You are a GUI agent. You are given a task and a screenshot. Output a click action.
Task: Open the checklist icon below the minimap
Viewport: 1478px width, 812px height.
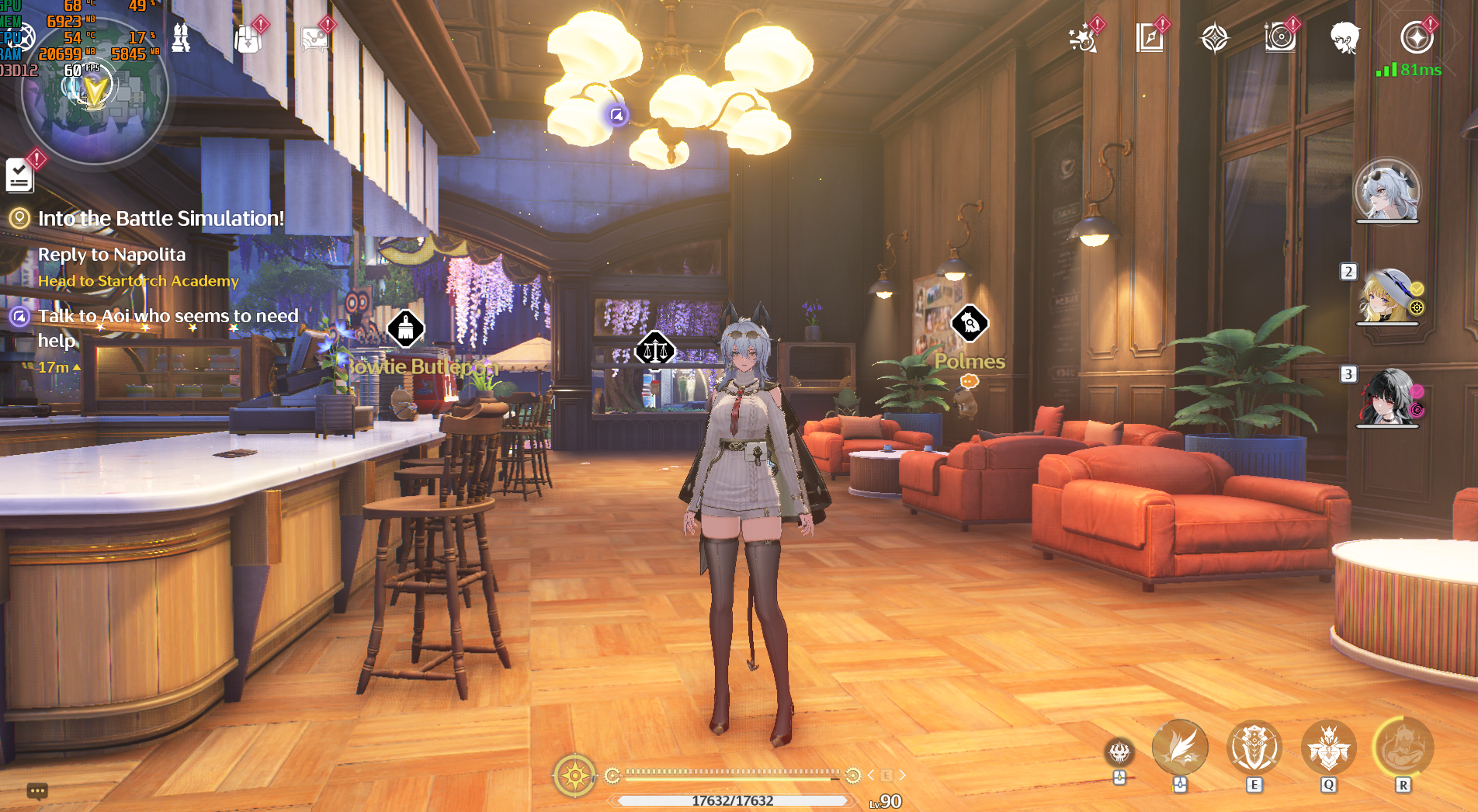click(19, 174)
